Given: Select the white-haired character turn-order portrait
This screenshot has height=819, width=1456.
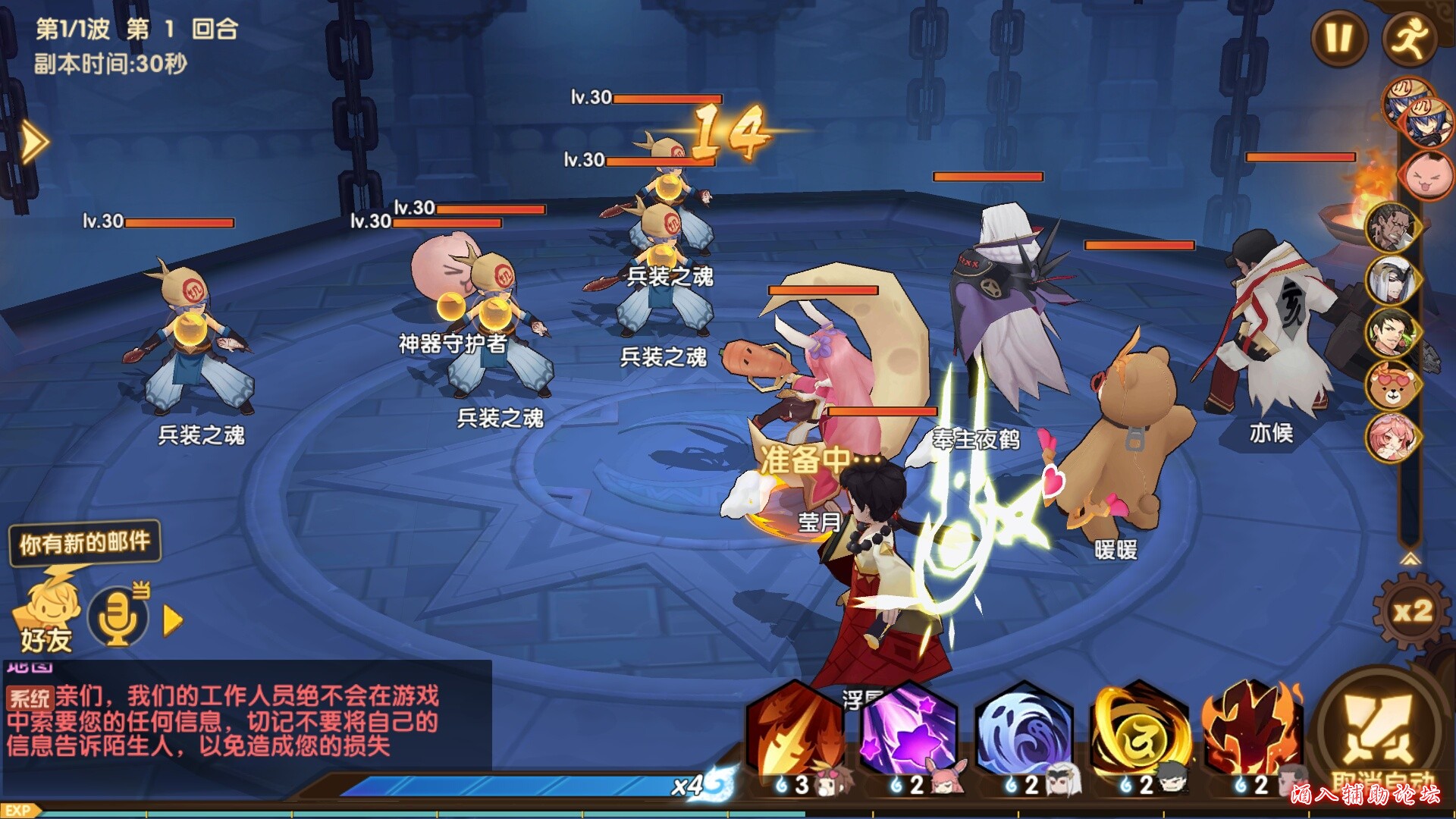Looking at the screenshot, I should (1390, 279).
